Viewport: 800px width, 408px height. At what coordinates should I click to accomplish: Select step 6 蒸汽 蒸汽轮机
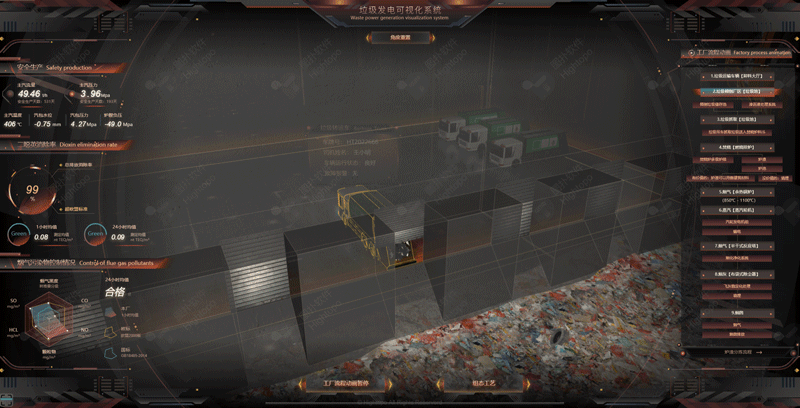pos(736,210)
